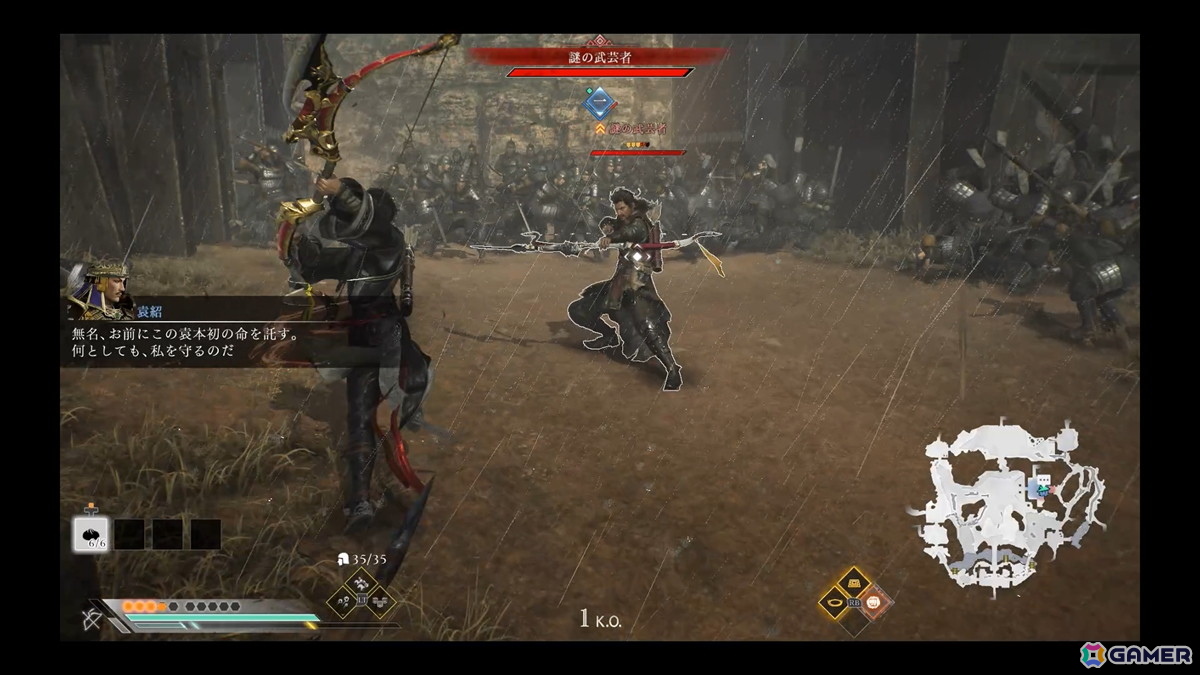The width and height of the screenshot is (1200, 675).
Task: Select the meat bun item slot
Action: tap(91, 533)
